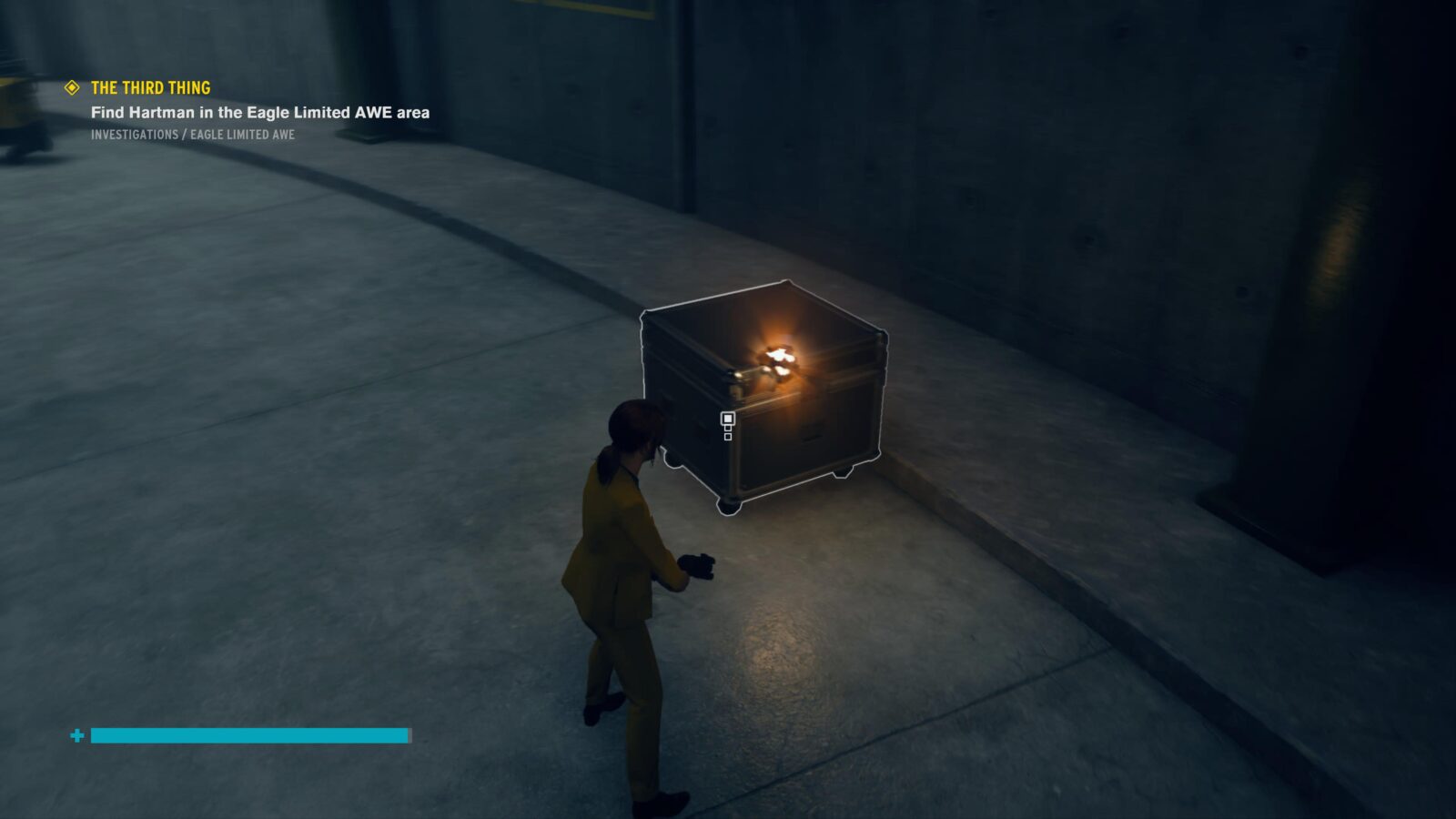This screenshot has width=1456, height=819.
Task: Toggle the mission tracker for THE THIRD THING
Action: click(152, 88)
